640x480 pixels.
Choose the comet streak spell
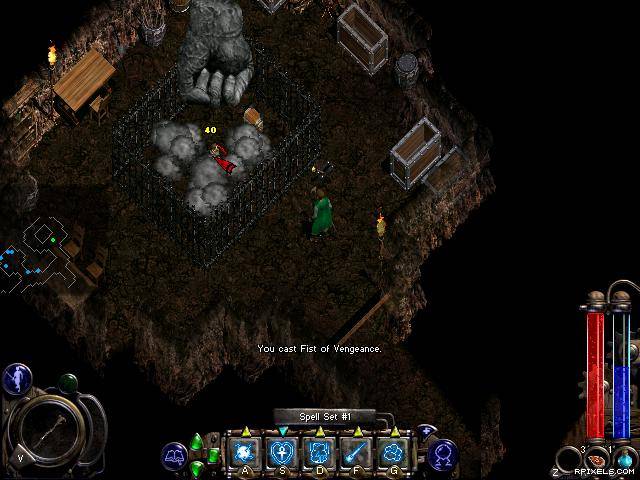(x=357, y=451)
